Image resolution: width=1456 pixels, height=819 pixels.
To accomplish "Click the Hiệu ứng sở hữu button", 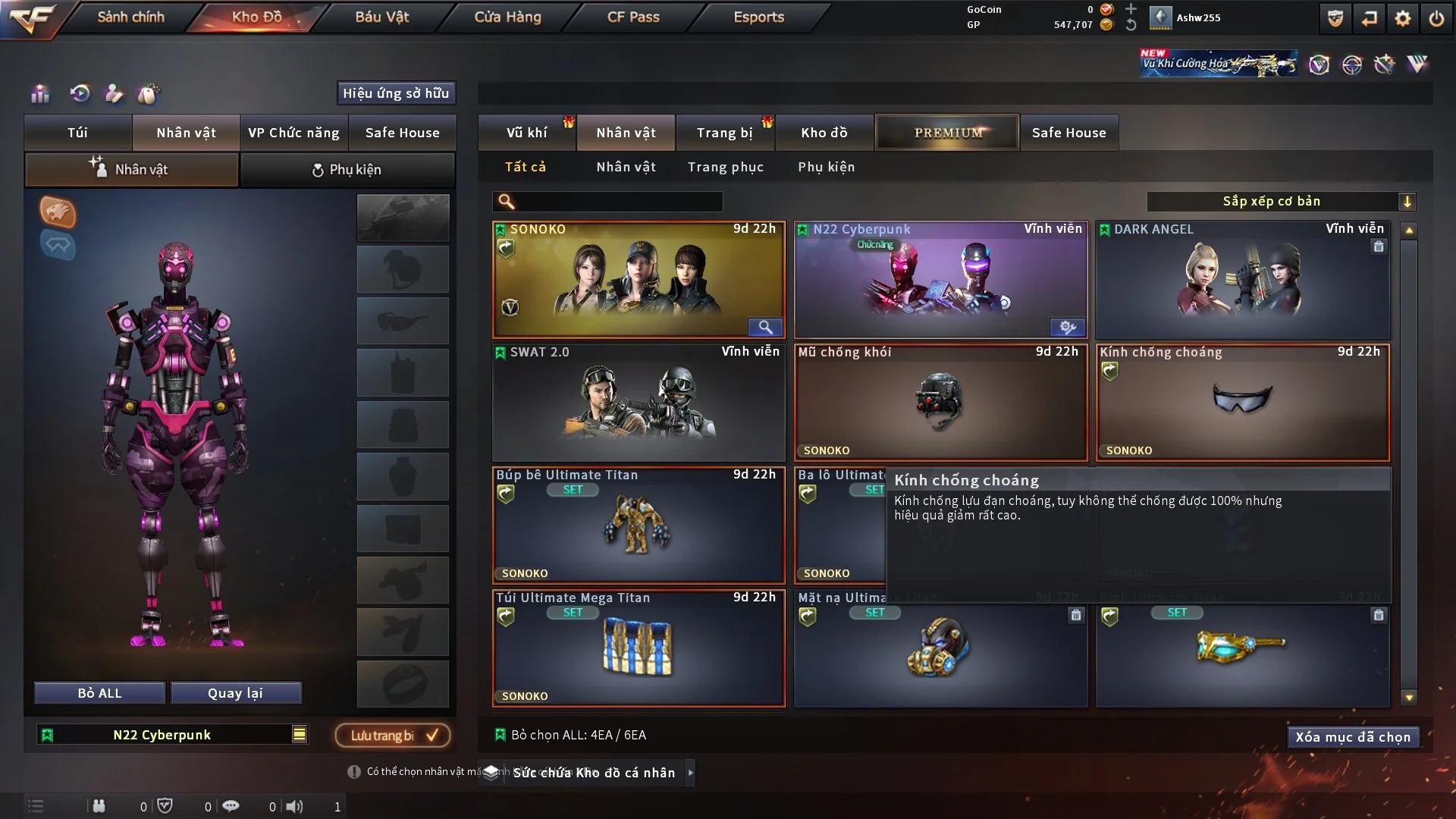I will click(x=395, y=93).
